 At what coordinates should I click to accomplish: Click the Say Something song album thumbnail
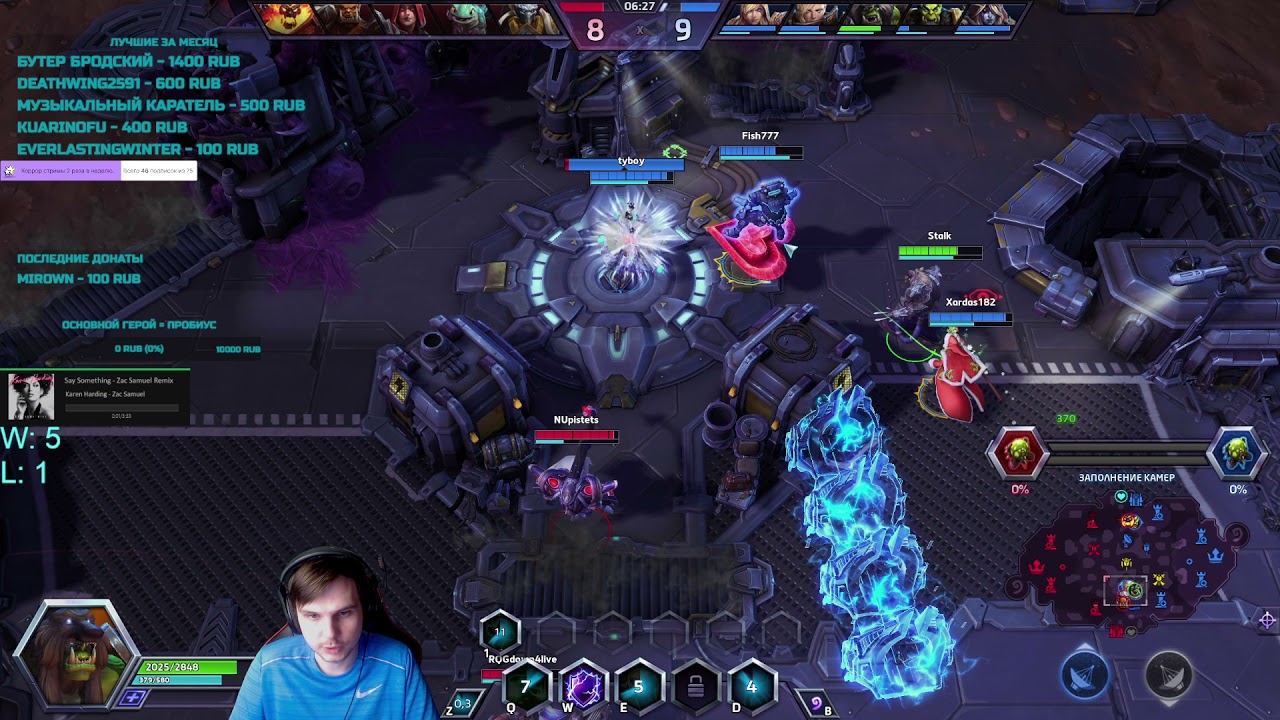point(31,396)
